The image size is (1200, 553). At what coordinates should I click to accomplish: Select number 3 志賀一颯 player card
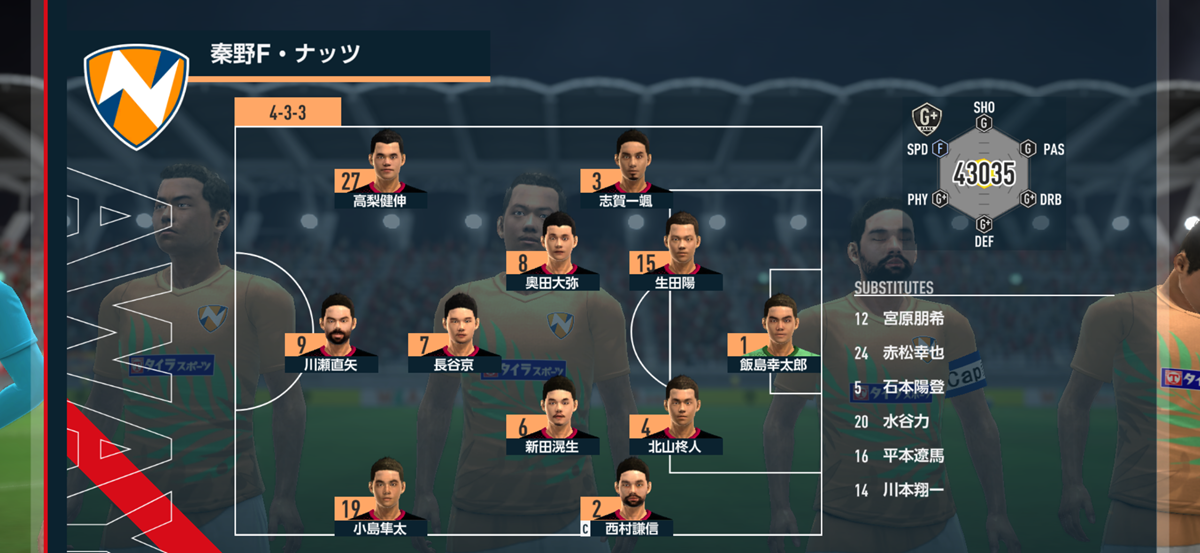625,171
